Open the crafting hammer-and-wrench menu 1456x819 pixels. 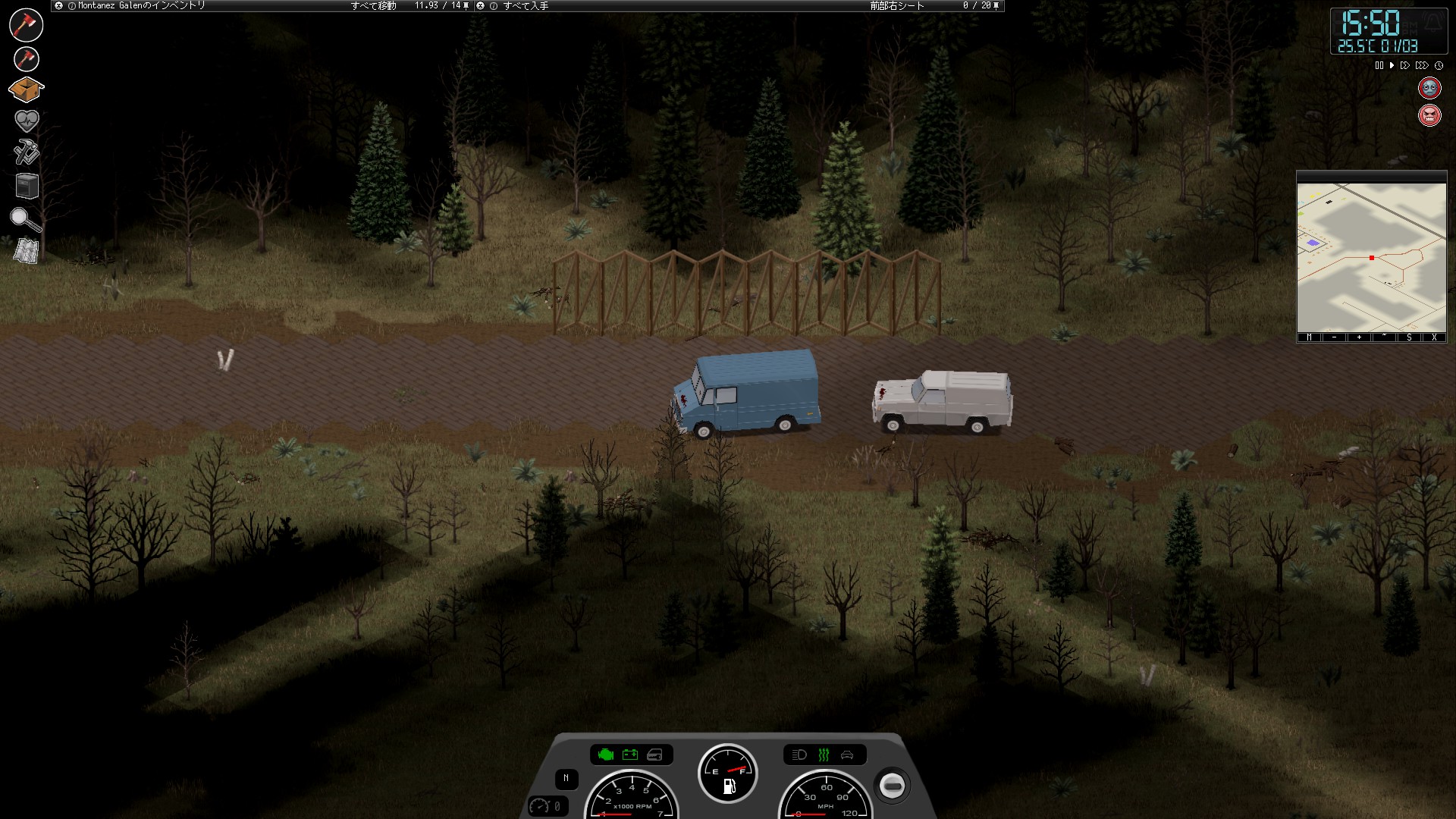(x=27, y=152)
